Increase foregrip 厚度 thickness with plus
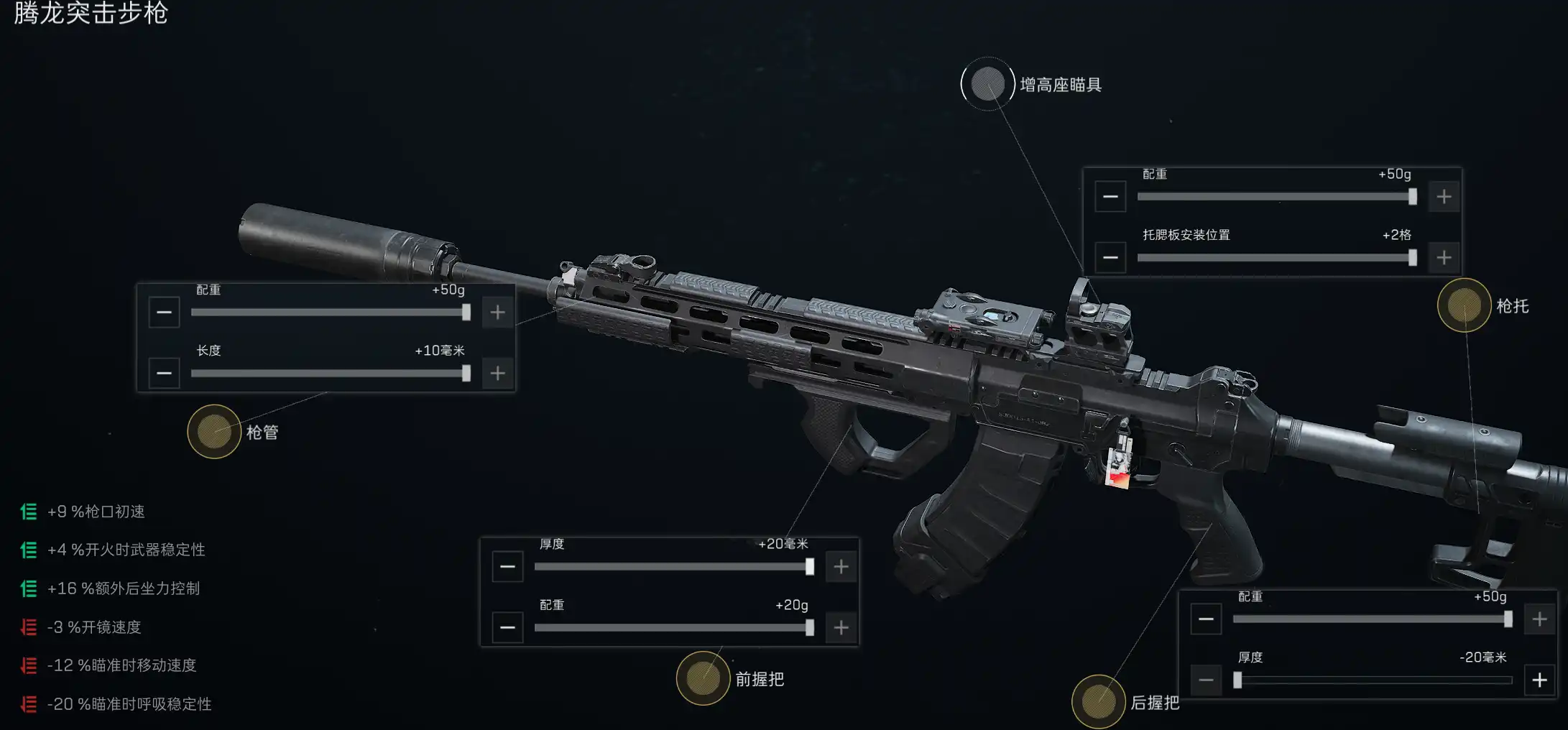1568x730 pixels. [x=841, y=567]
